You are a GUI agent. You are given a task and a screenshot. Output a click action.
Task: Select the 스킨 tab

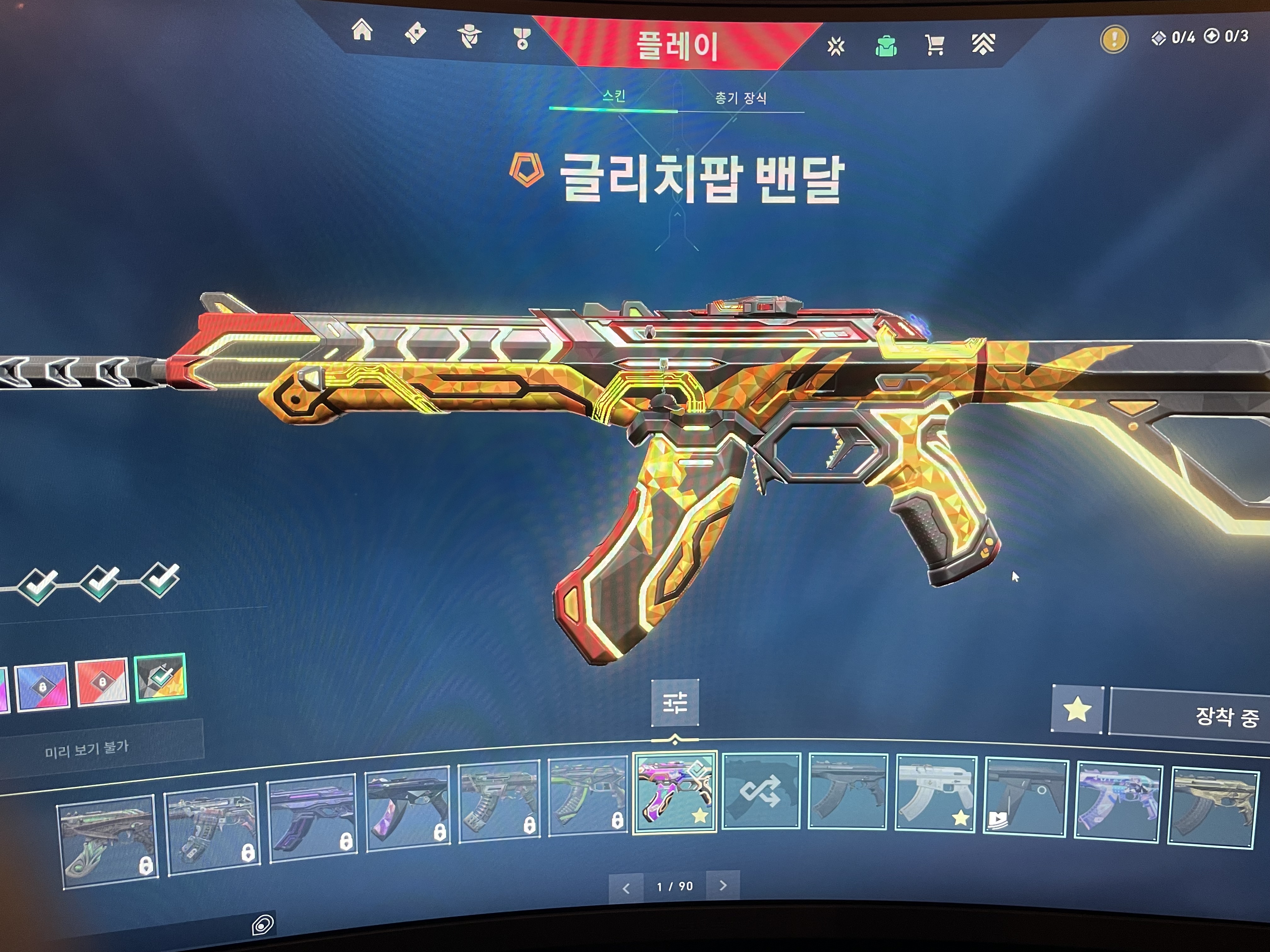tap(614, 95)
